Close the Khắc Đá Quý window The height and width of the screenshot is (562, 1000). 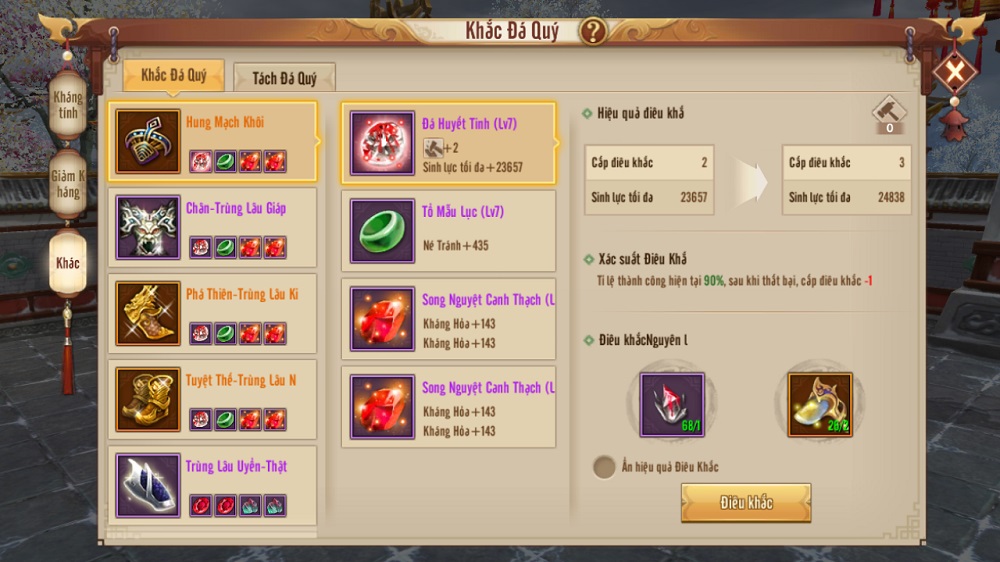point(955,72)
